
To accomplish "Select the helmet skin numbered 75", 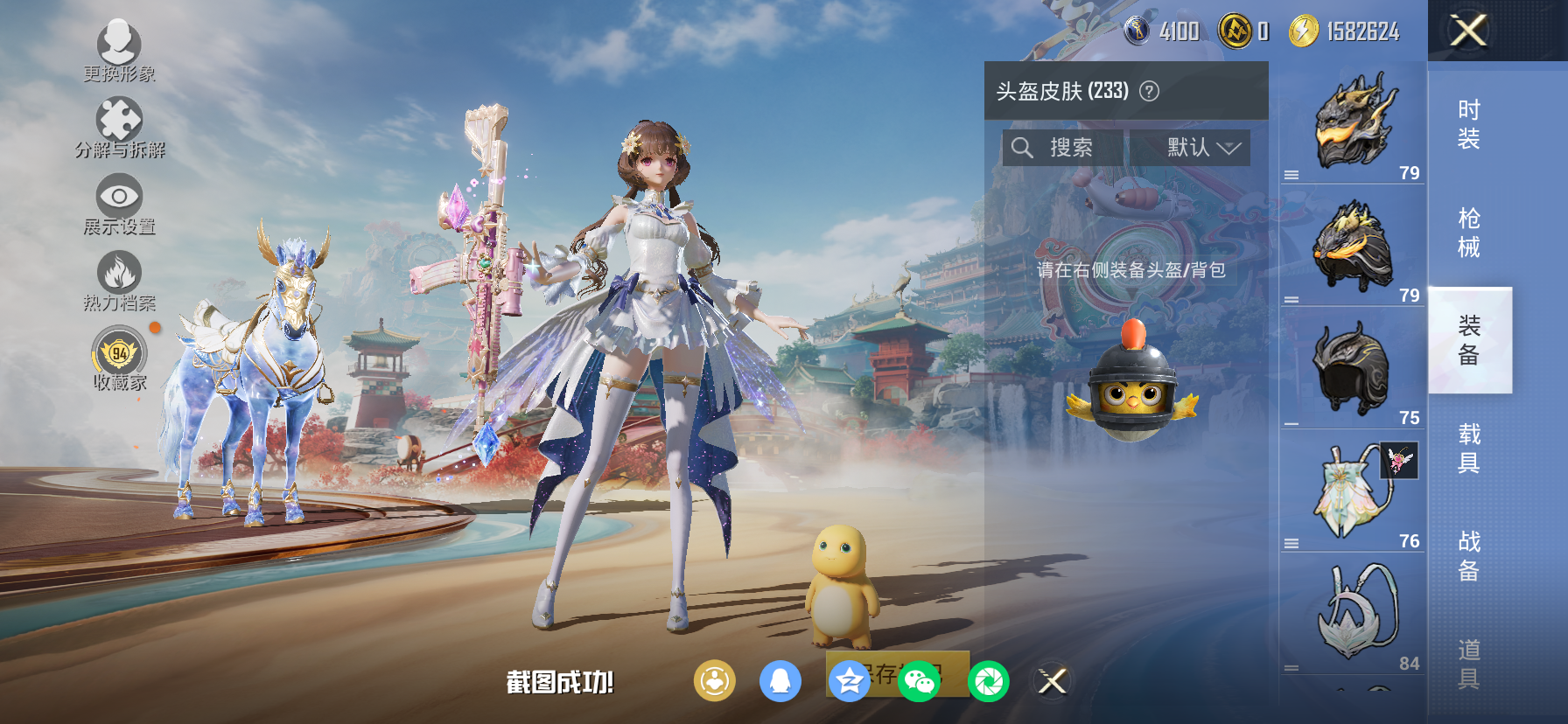I will [1352, 367].
